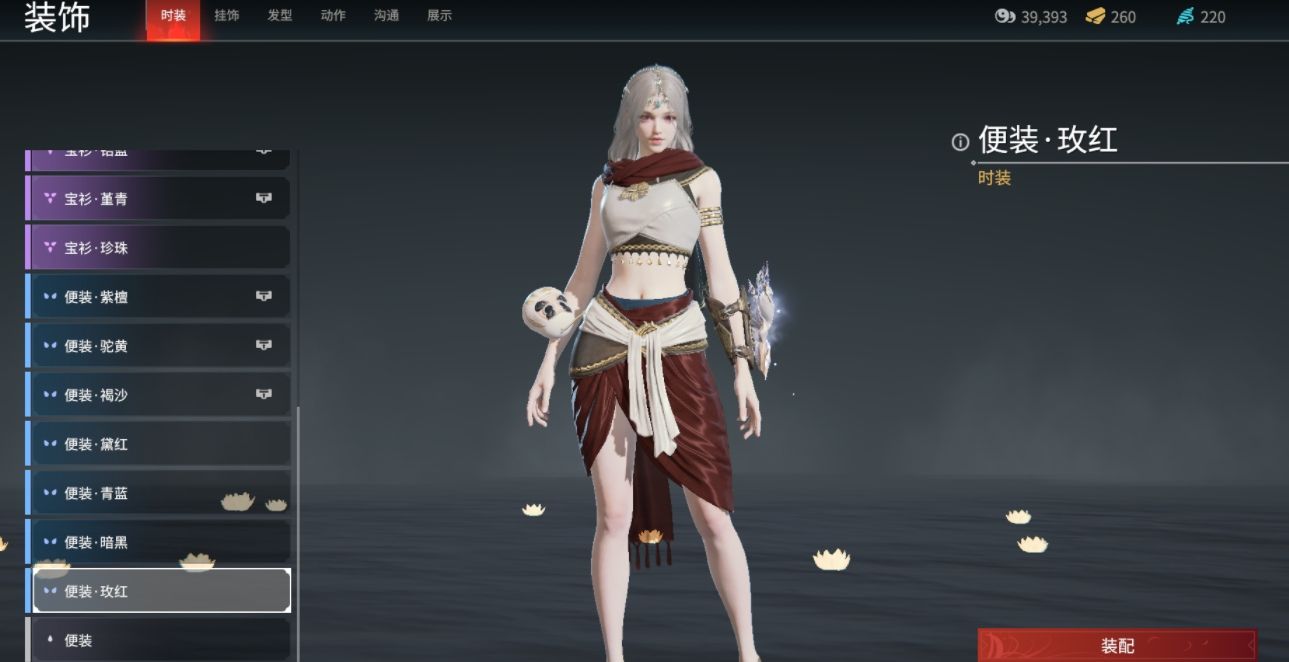Choose the 便装·暗黑 outfit
This screenshot has width=1289, height=662.
point(160,542)
